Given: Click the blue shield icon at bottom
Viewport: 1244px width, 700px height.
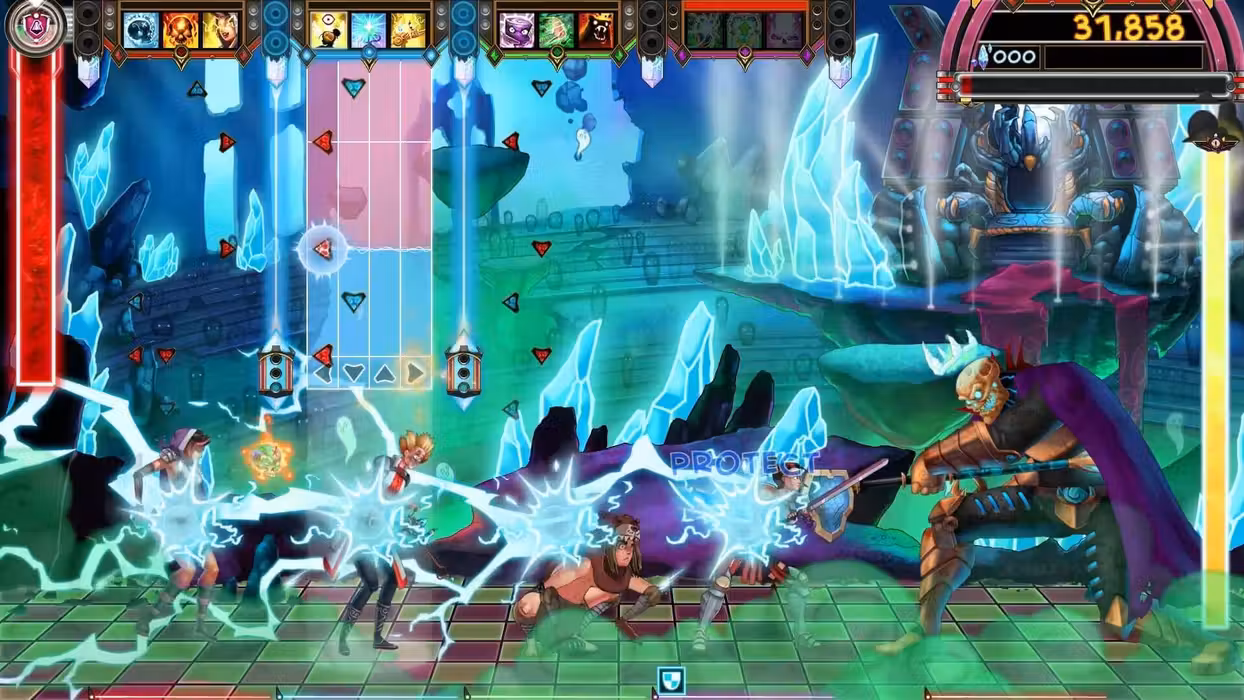Looking at the screenshot, I should click(x=671, y=681).
